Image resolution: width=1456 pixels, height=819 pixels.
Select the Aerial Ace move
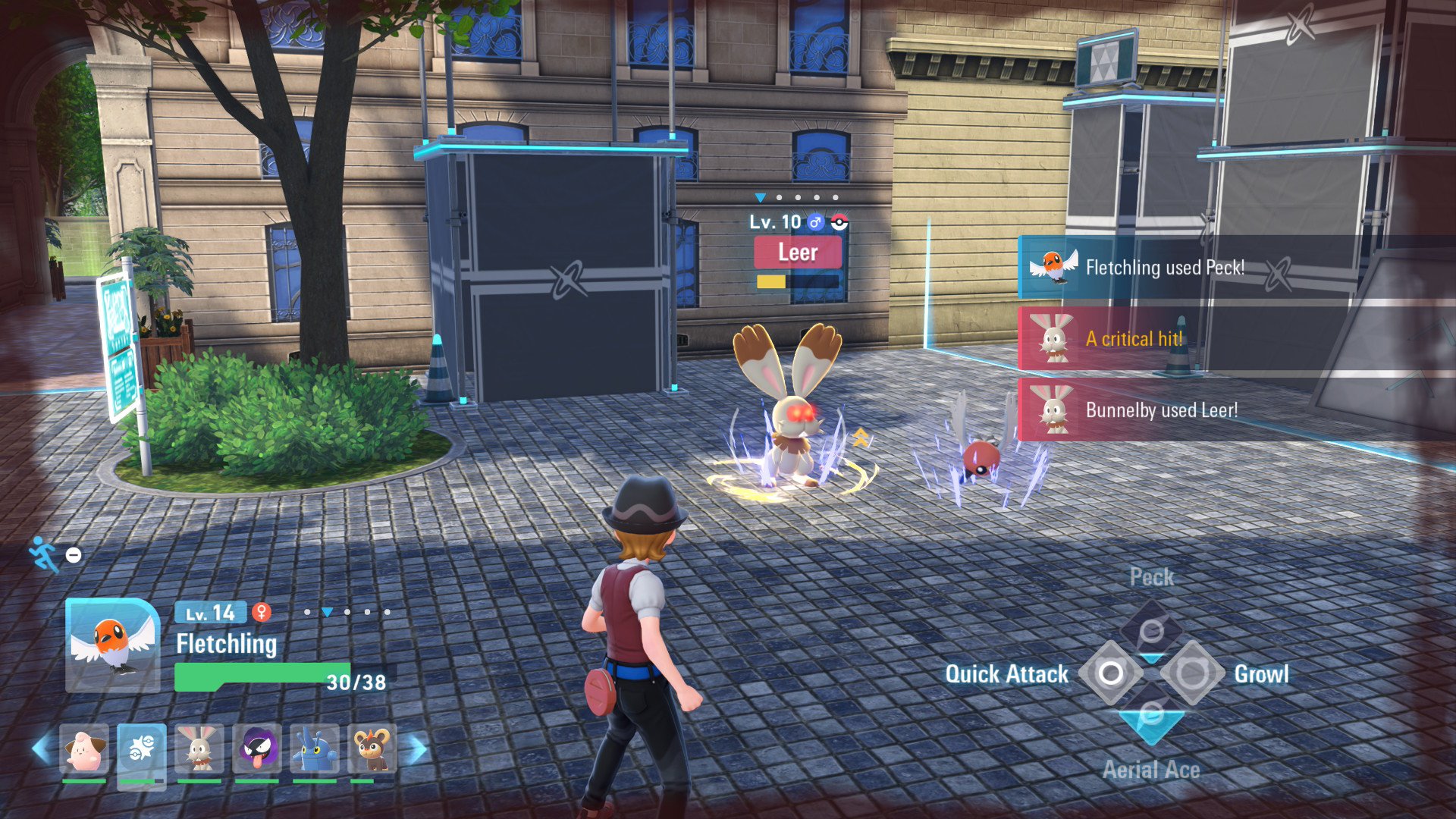tap(1151, 716)
